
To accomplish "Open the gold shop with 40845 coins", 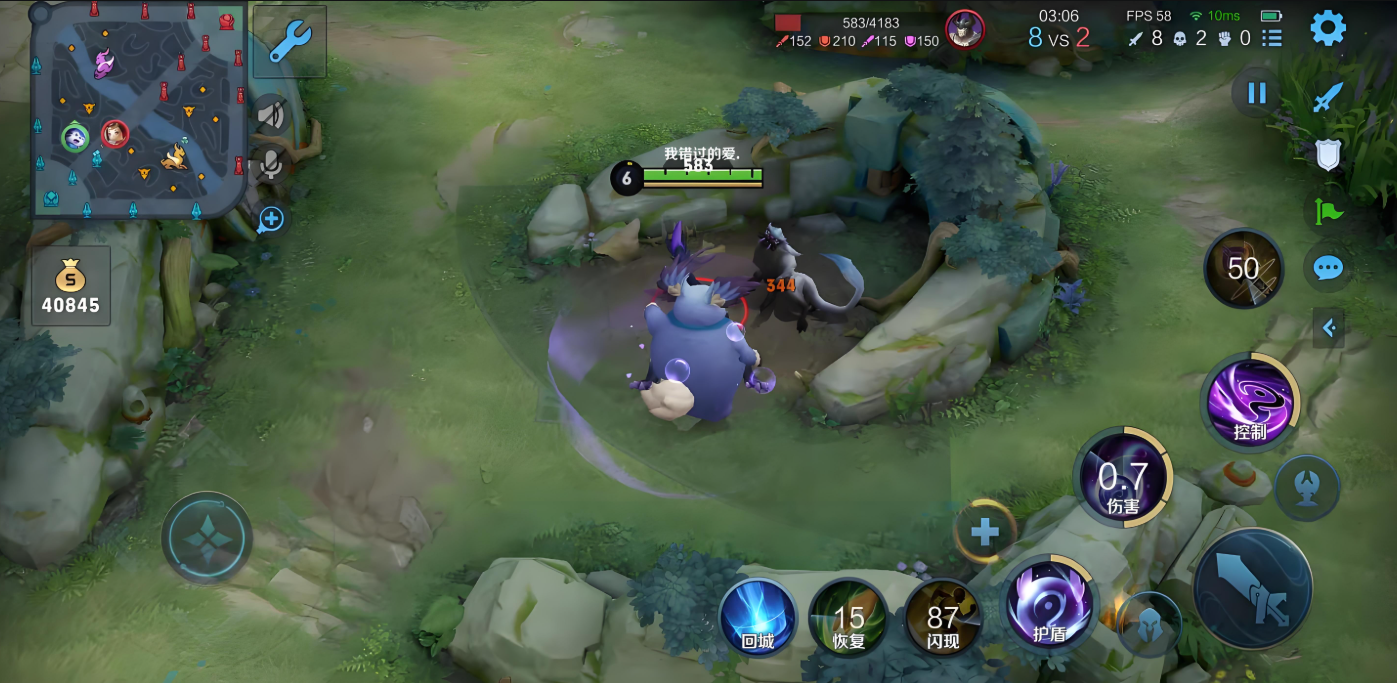I will pos(71,286).
